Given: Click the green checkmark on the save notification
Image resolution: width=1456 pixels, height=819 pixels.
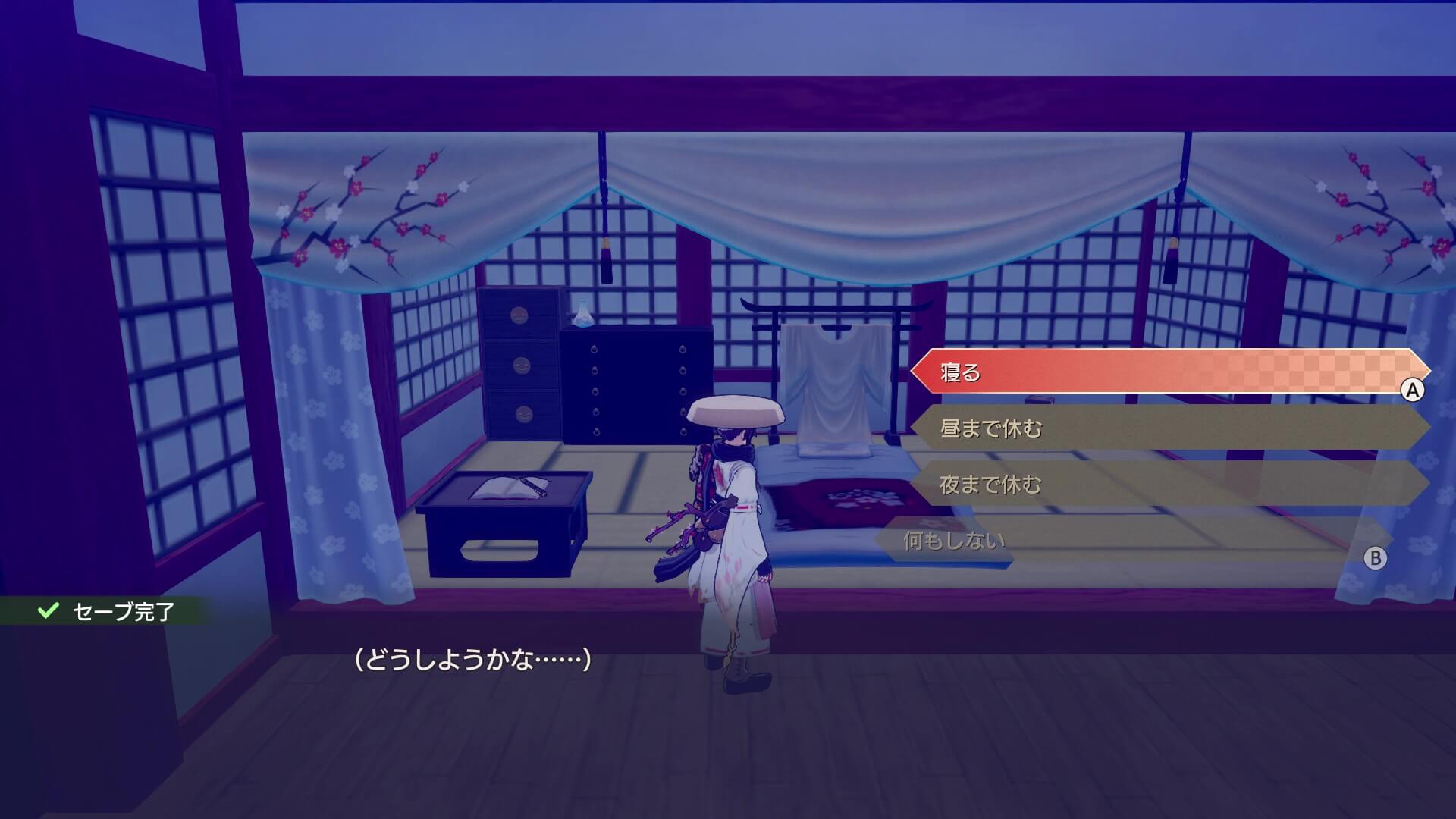Looking at the screenshot, I should coord(47,610).
